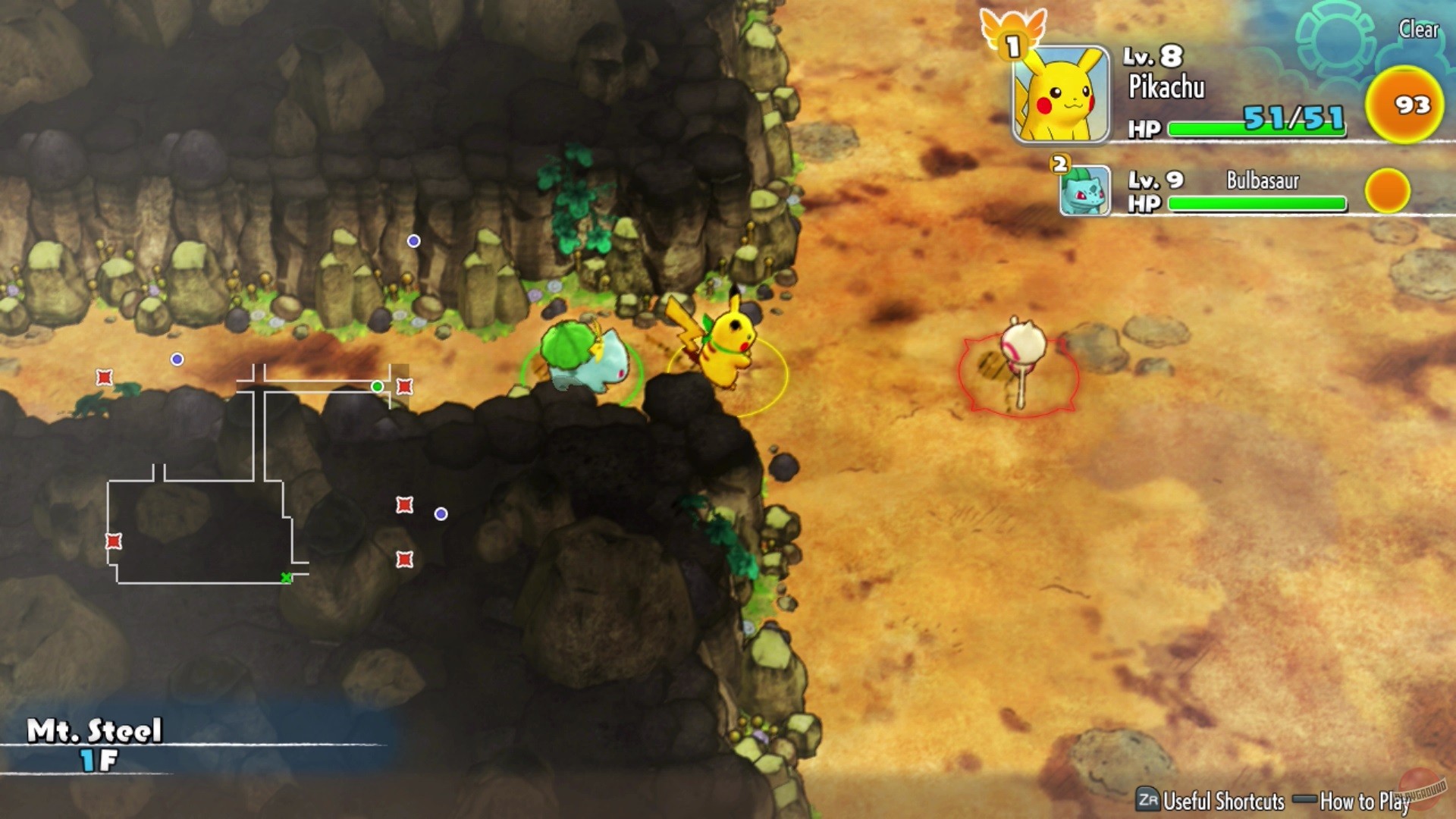
Task: Click the green stairs marker on the minimap
Action: [x=286, y=577]
